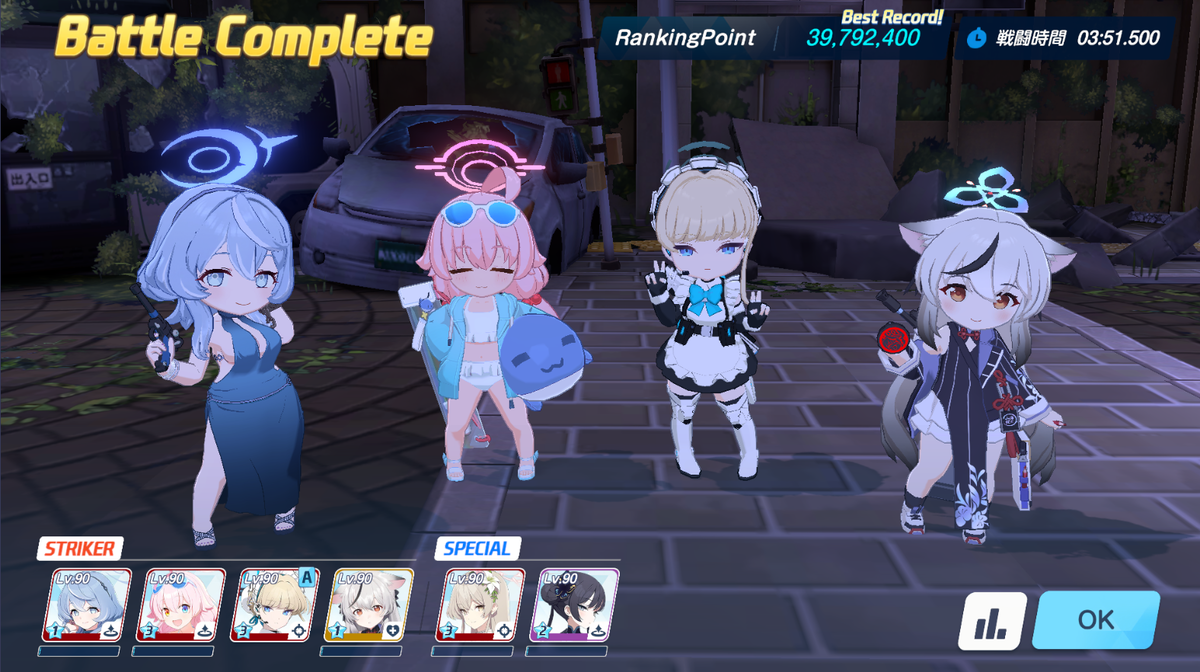
Task: Open the battle statistics bar-chart button
Action: point(992,621)
